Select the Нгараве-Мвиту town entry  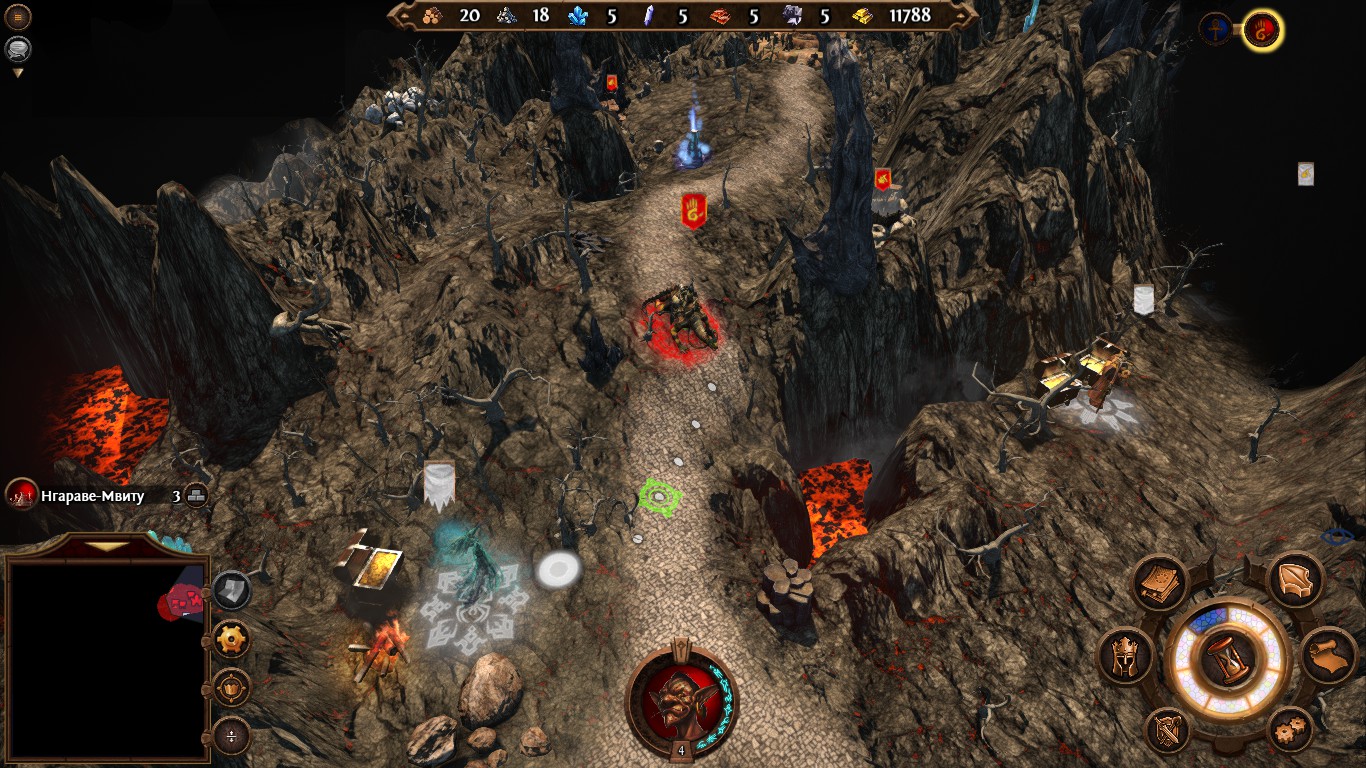tap(92, 495)
